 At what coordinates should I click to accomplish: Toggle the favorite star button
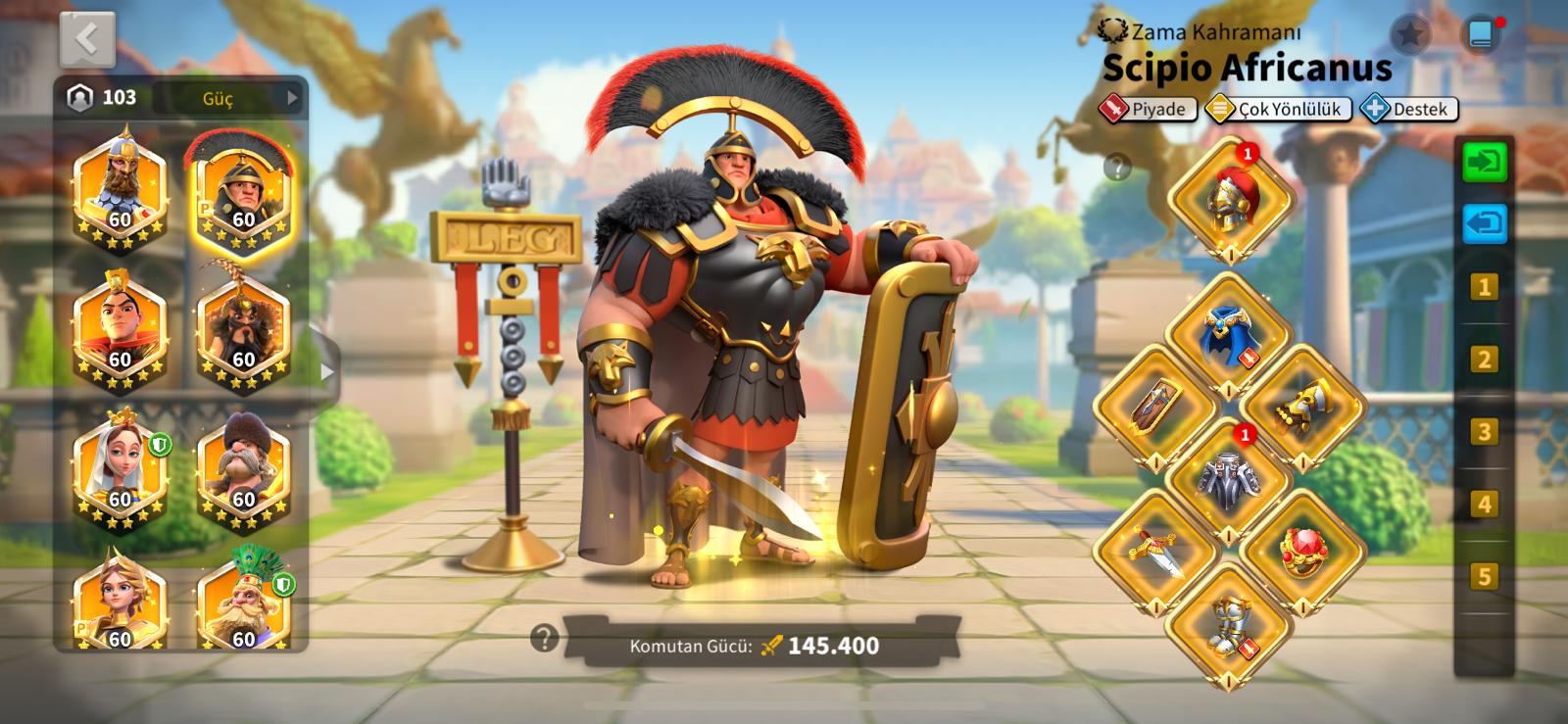coord(1409,35)
